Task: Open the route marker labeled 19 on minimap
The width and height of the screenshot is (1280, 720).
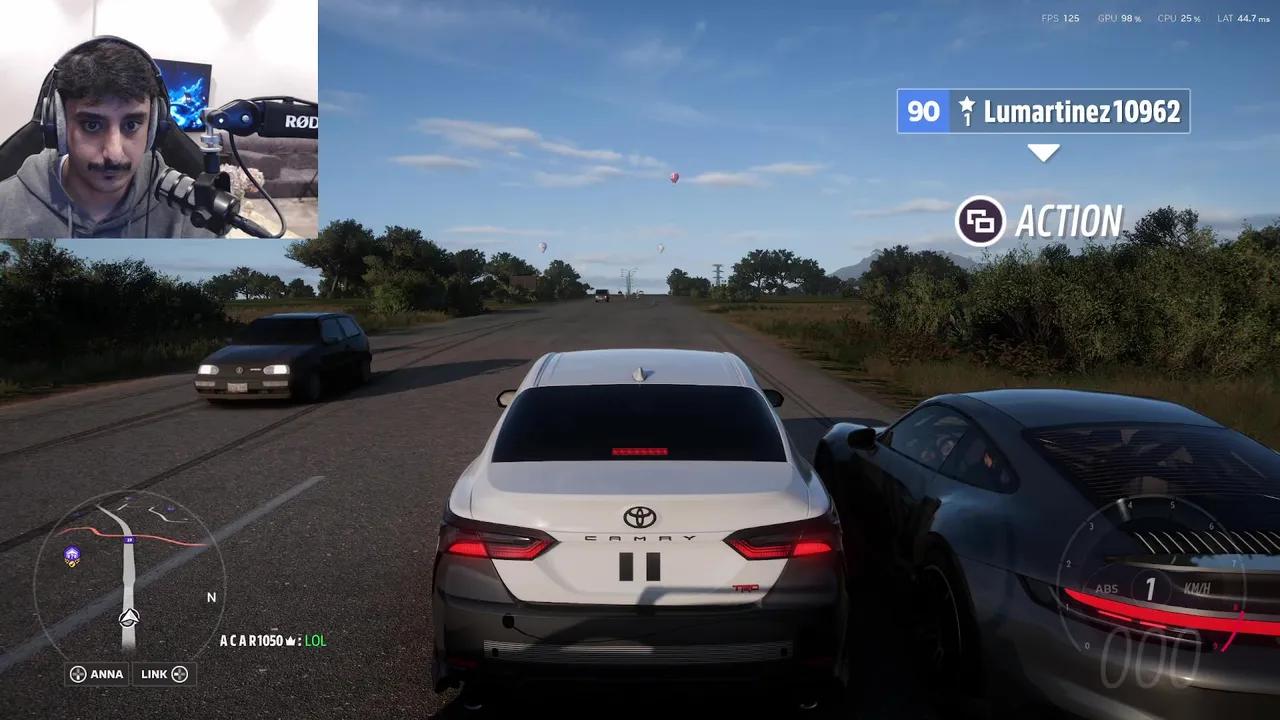Action: point(129,539)
